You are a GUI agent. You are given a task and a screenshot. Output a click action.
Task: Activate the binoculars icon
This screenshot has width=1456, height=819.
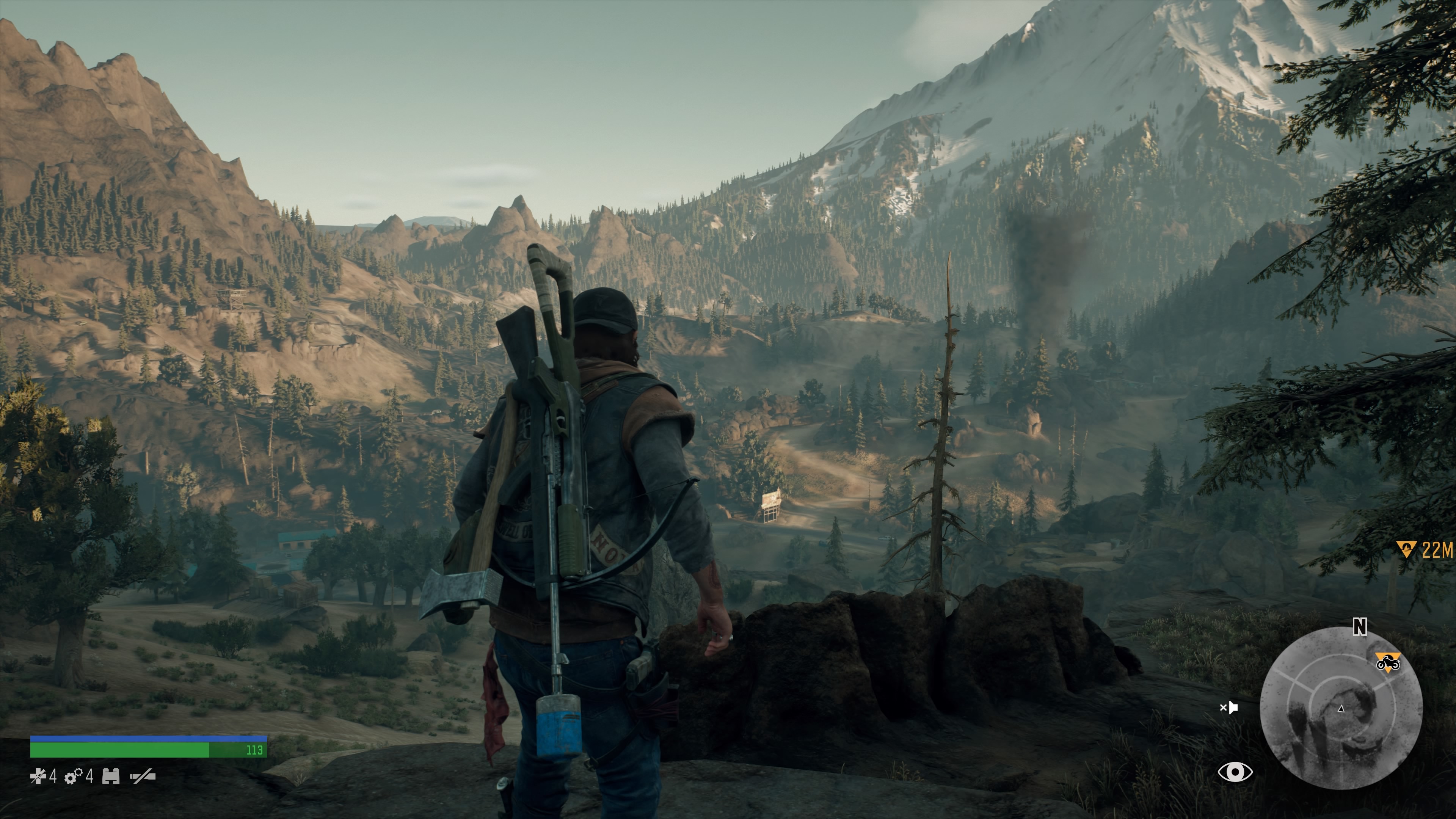(x=111, y=777)
